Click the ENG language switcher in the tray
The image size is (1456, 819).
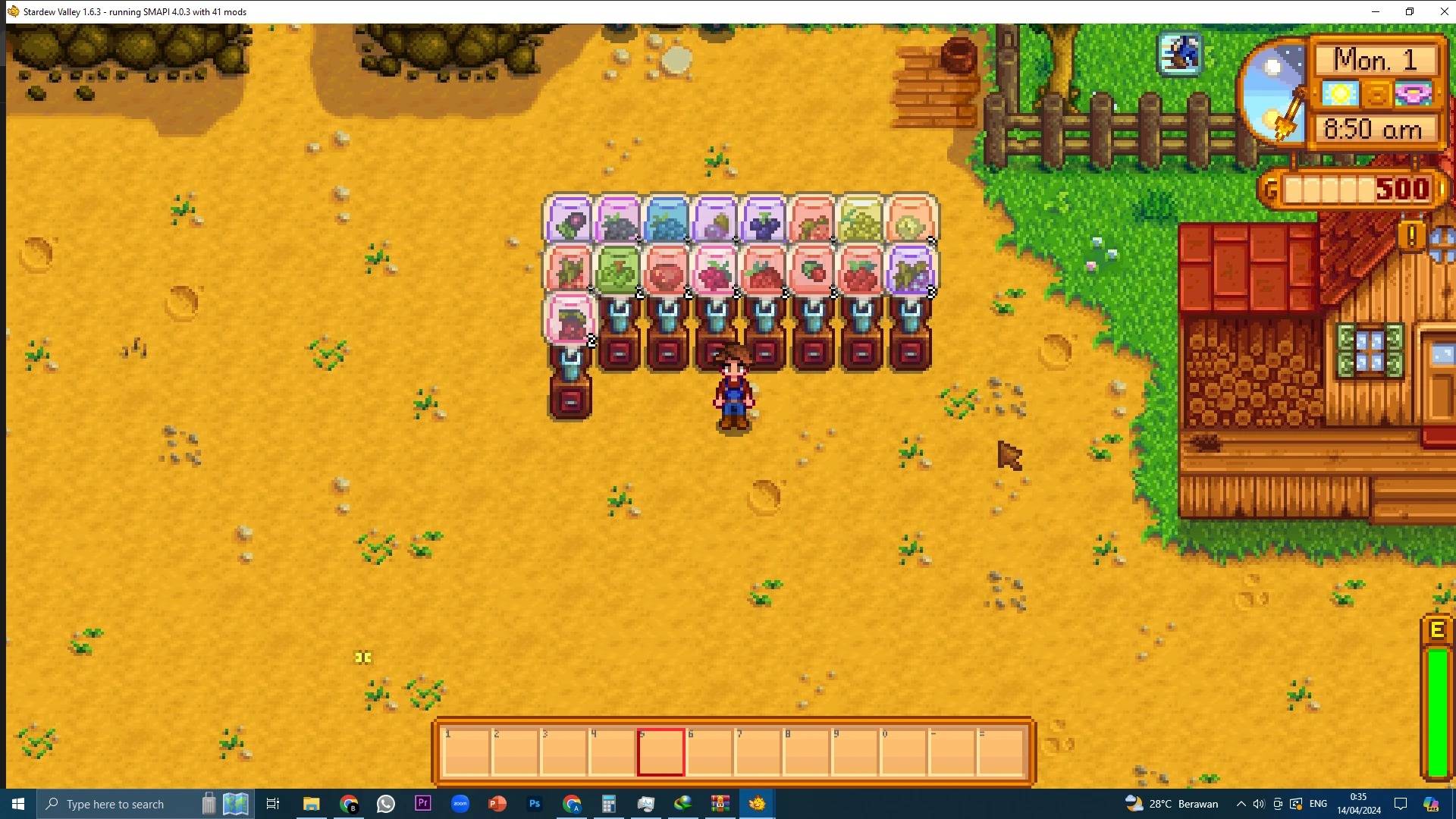[x=1318, y=804]
